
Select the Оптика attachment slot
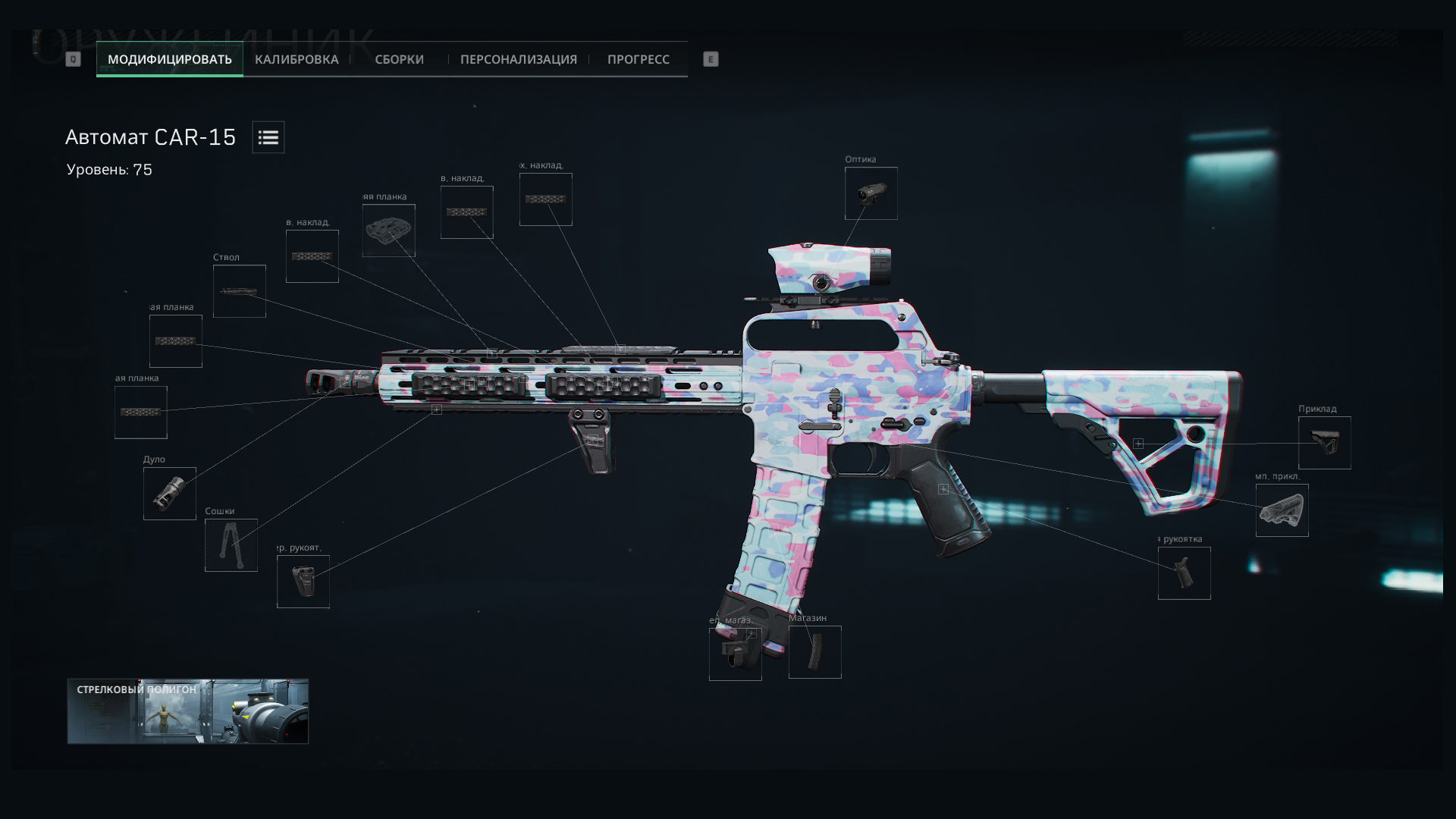[x=871, y=193]
